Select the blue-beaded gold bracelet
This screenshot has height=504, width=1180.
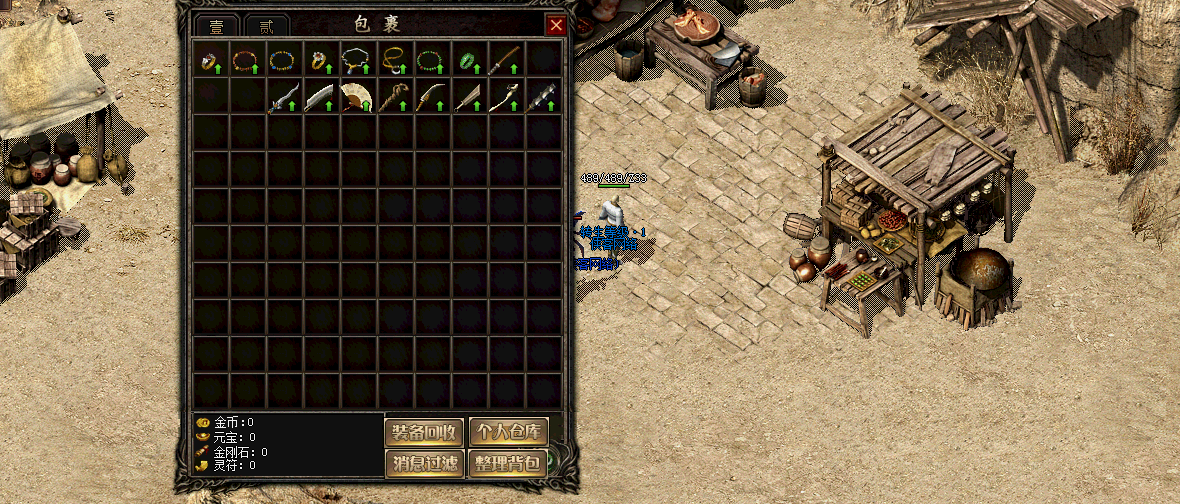283,59
